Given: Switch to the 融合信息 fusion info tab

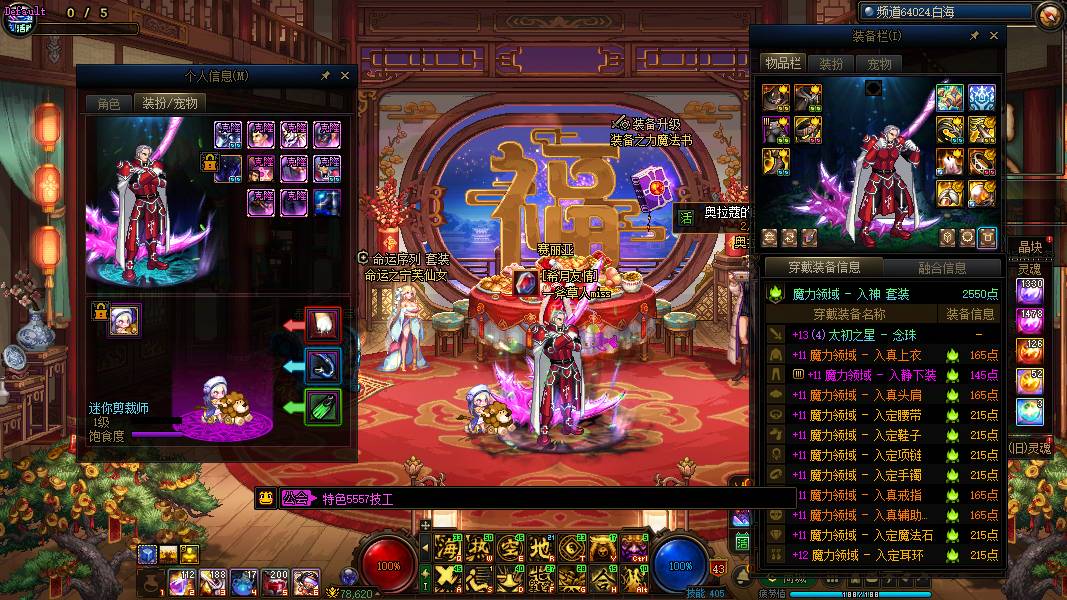Looking at the screenshot, I should pyautogui.click(x=942, y=268).
